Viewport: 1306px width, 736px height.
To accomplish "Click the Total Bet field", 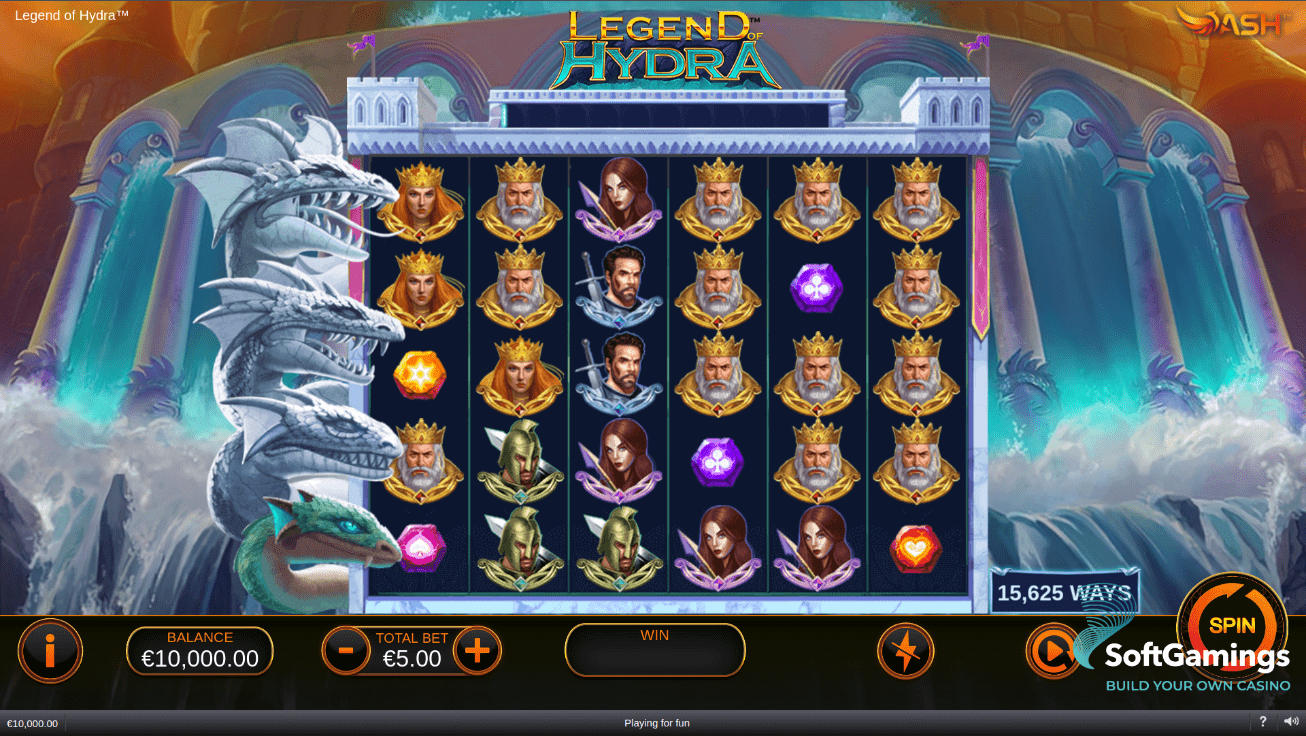I will pos(412,650).
